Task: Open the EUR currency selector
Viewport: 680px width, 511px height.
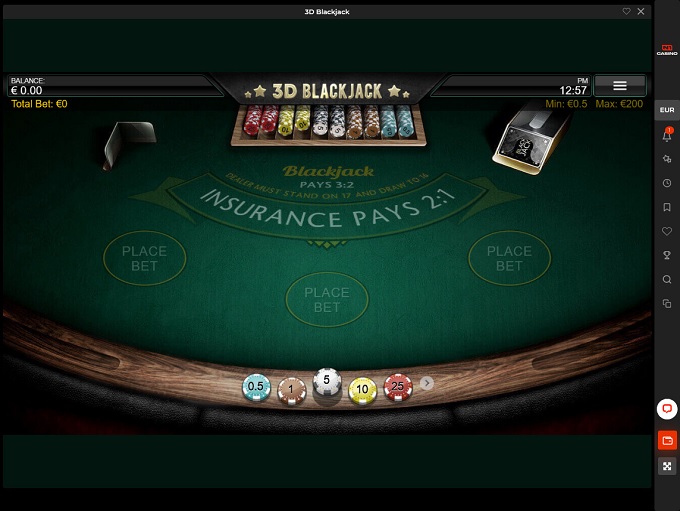Action: click(667, 111)
